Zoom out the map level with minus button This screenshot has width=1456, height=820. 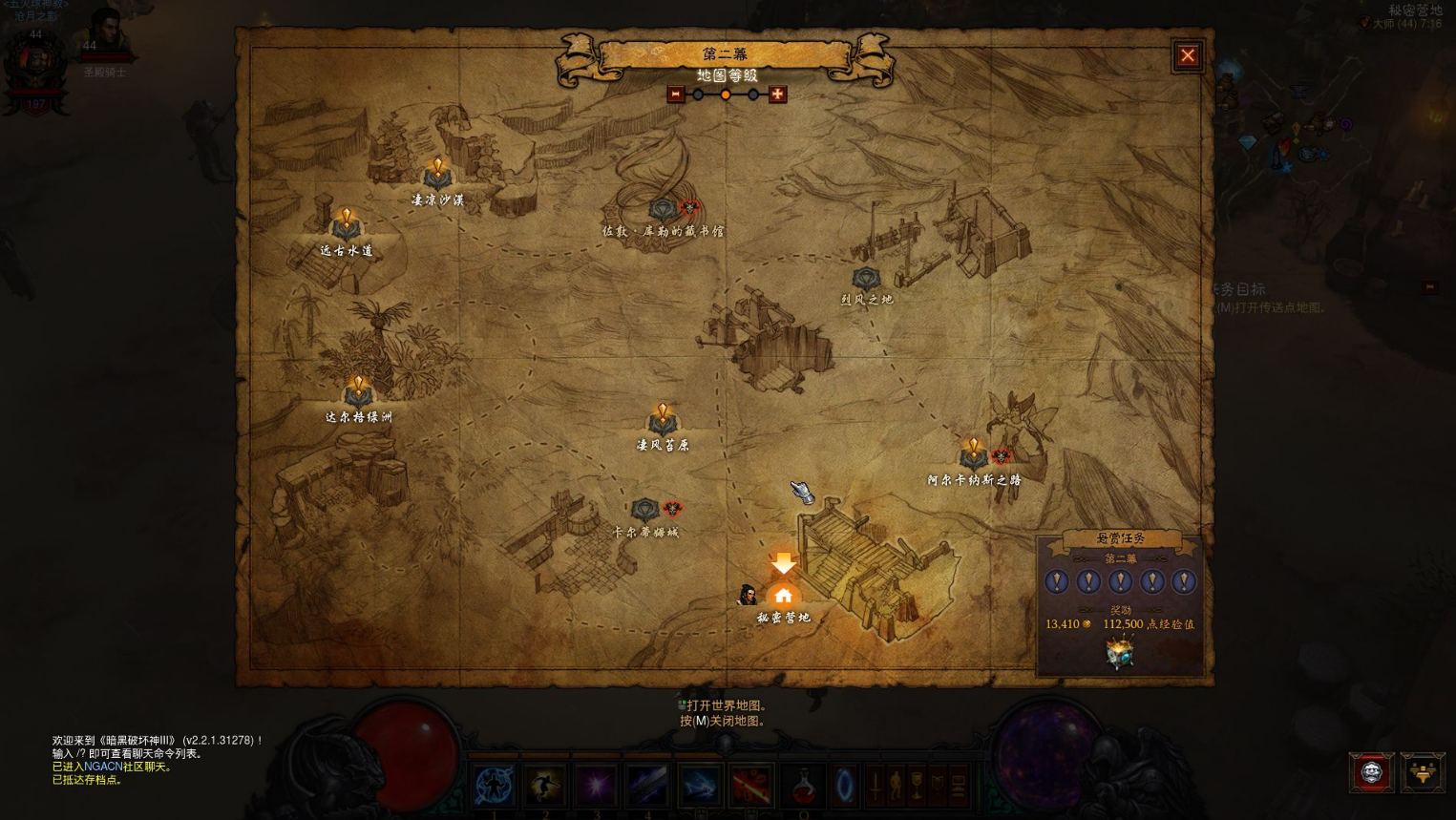pyautogui.click(x=676, y=95)
